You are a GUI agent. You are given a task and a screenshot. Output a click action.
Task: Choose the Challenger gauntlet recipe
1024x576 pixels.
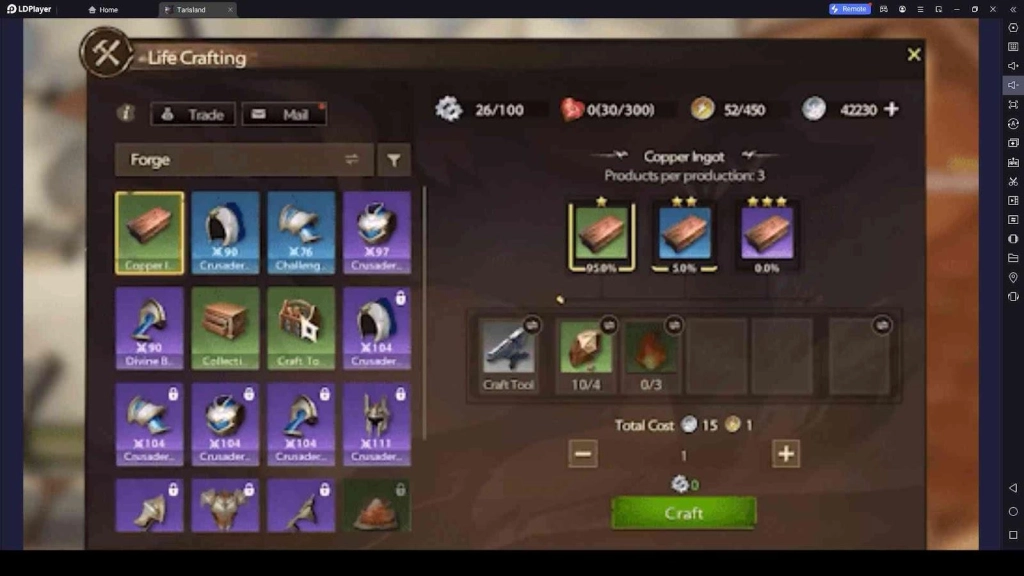[301, 232]
